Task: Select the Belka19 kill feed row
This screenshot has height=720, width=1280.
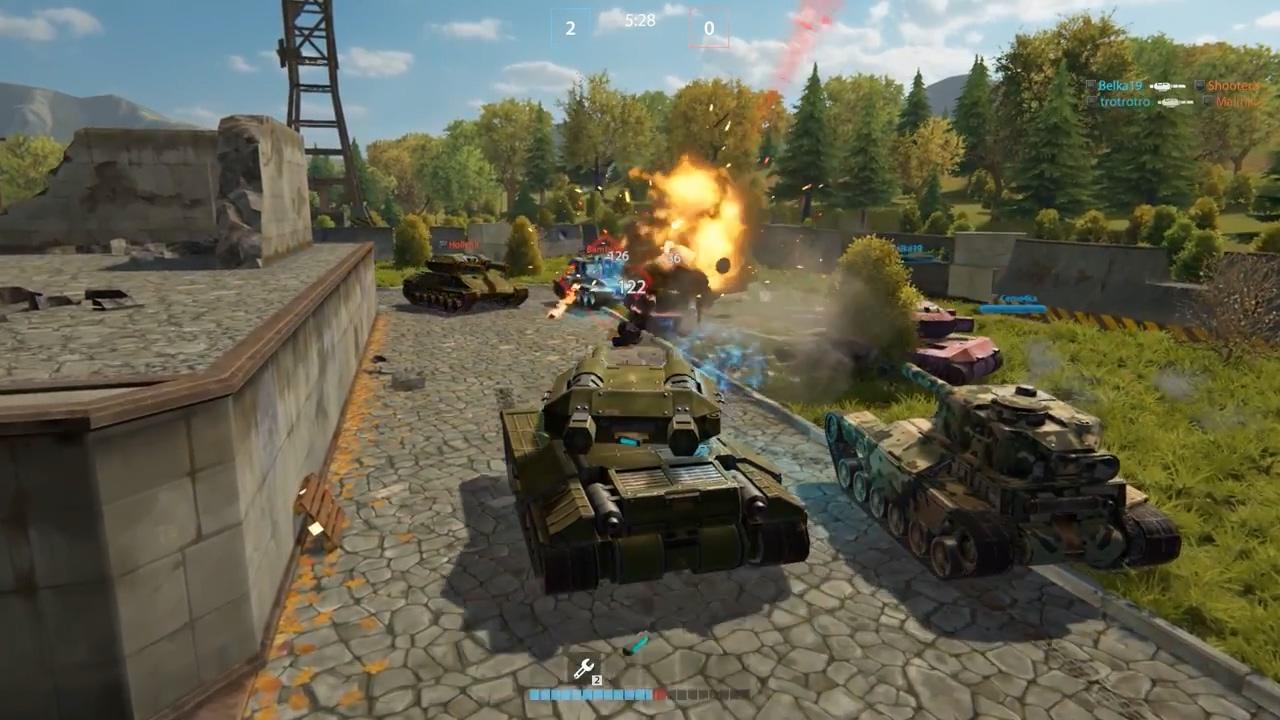Action: click(x=1159, y=86)
